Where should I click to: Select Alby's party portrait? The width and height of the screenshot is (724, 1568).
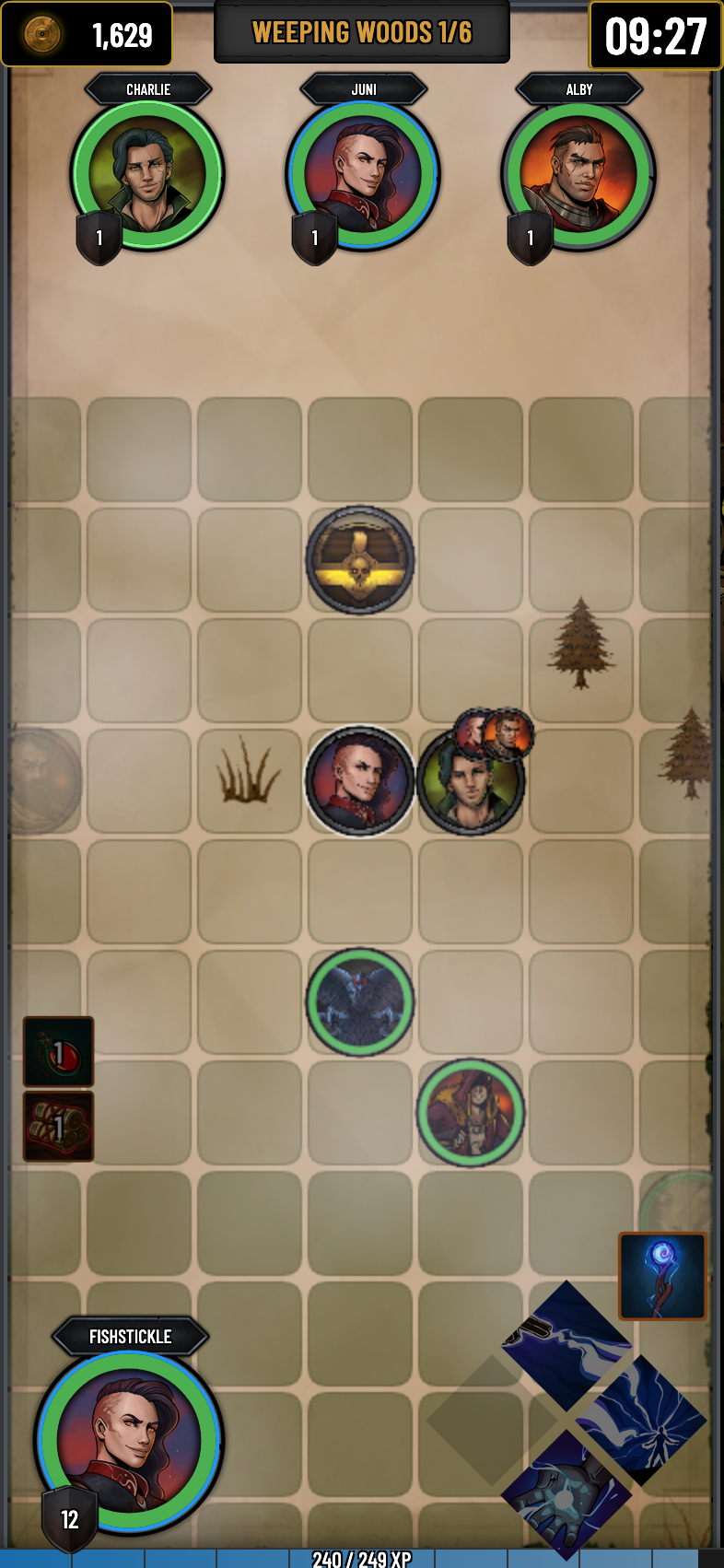[578, 175]
